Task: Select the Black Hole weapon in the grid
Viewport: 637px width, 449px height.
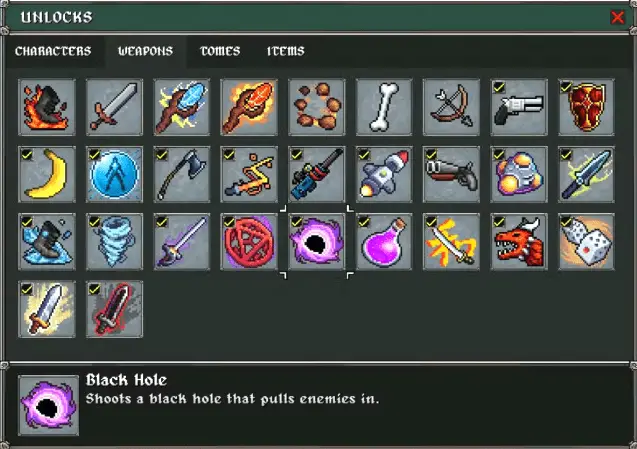Action: (316, 241)
